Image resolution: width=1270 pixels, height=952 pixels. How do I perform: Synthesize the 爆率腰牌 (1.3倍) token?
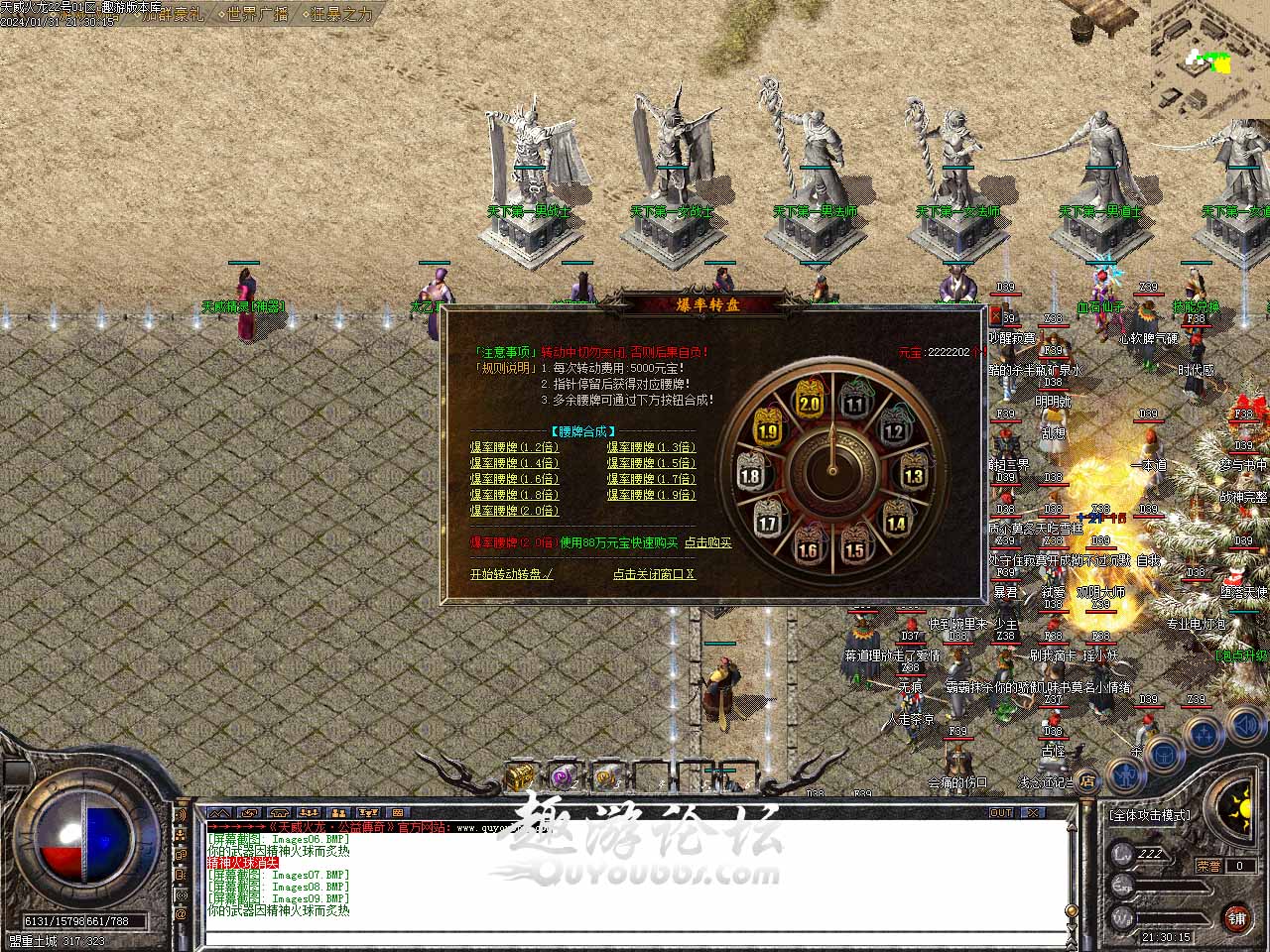click(651, 447)
